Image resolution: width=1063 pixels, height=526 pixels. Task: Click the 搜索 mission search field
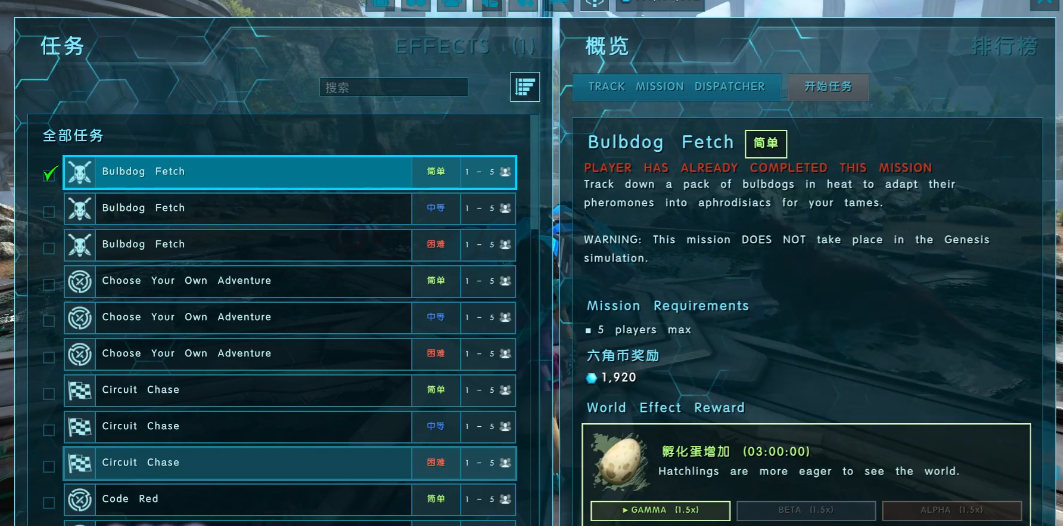click(394, 87)
